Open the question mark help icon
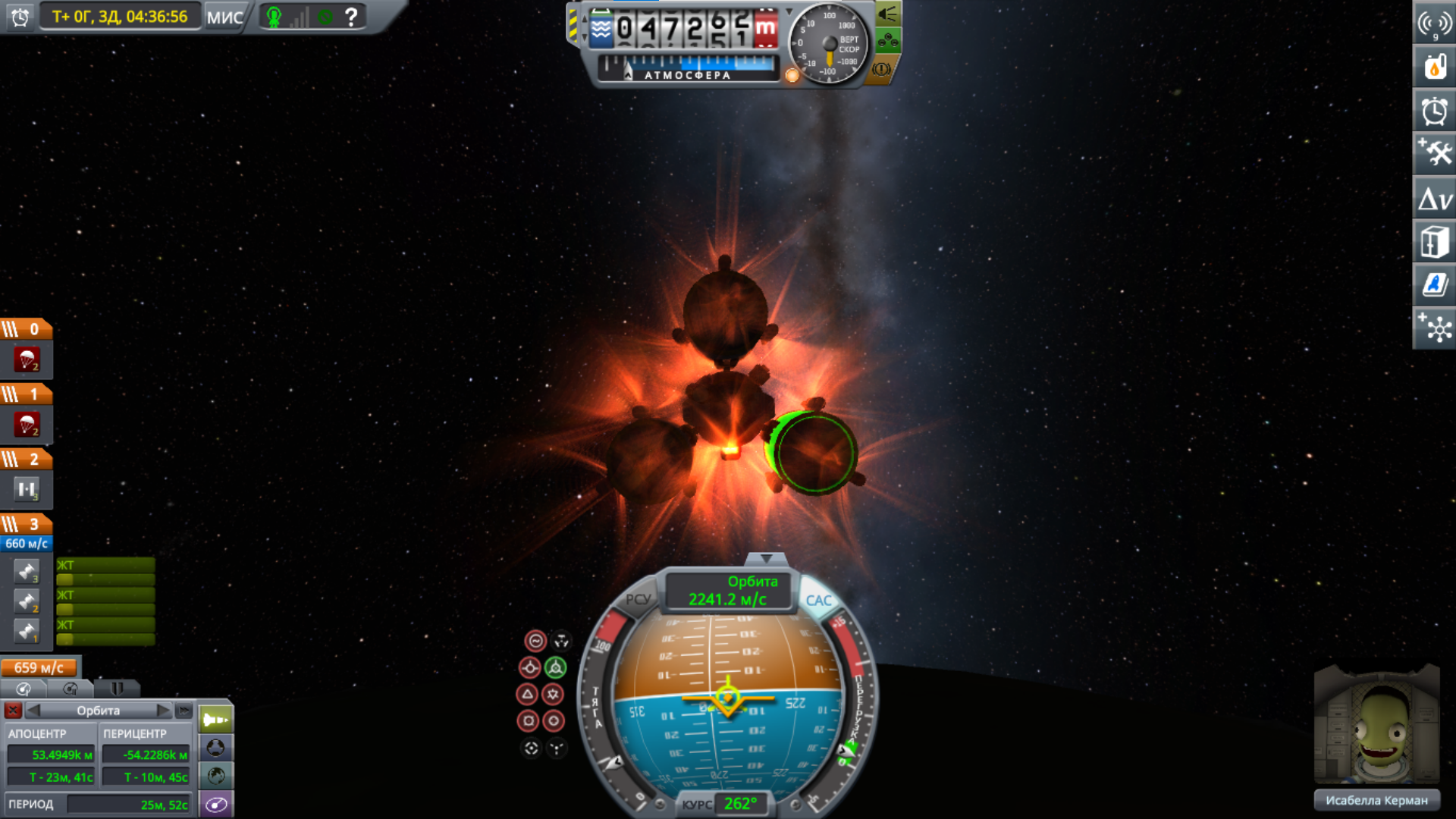Screen dimensions: 1456x819 [351, 17]
